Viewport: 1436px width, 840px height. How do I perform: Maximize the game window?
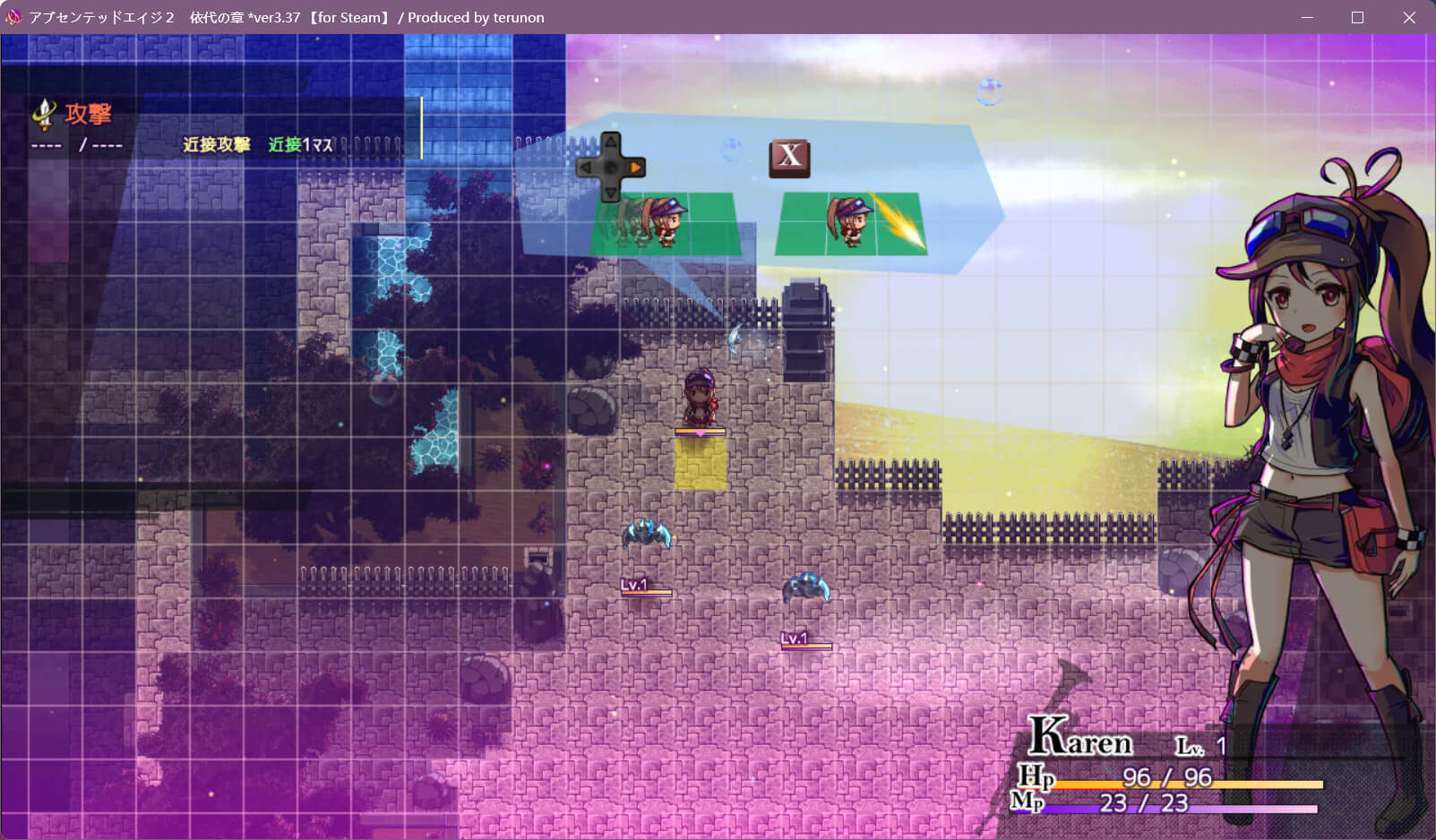1357,17
